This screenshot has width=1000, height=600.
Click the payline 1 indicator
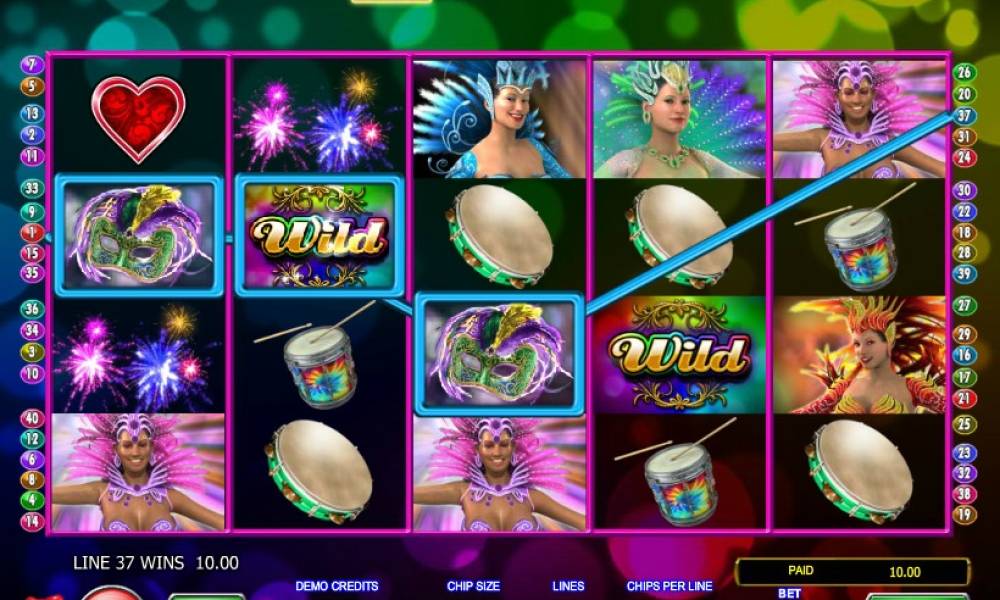pyautogui.click(x=32, y=232)
